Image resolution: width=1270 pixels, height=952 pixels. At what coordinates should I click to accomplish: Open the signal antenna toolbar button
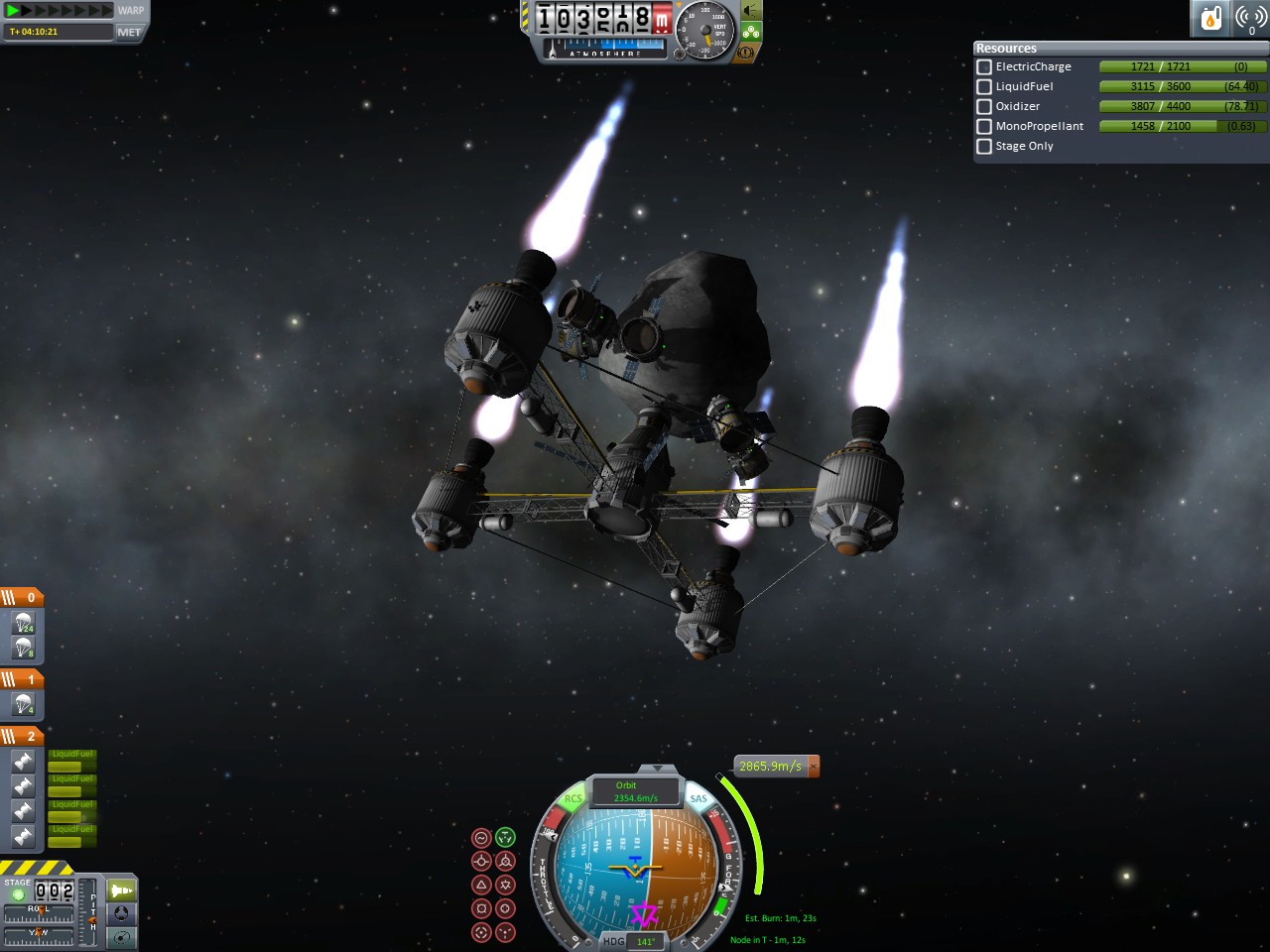click(1250, 18)
